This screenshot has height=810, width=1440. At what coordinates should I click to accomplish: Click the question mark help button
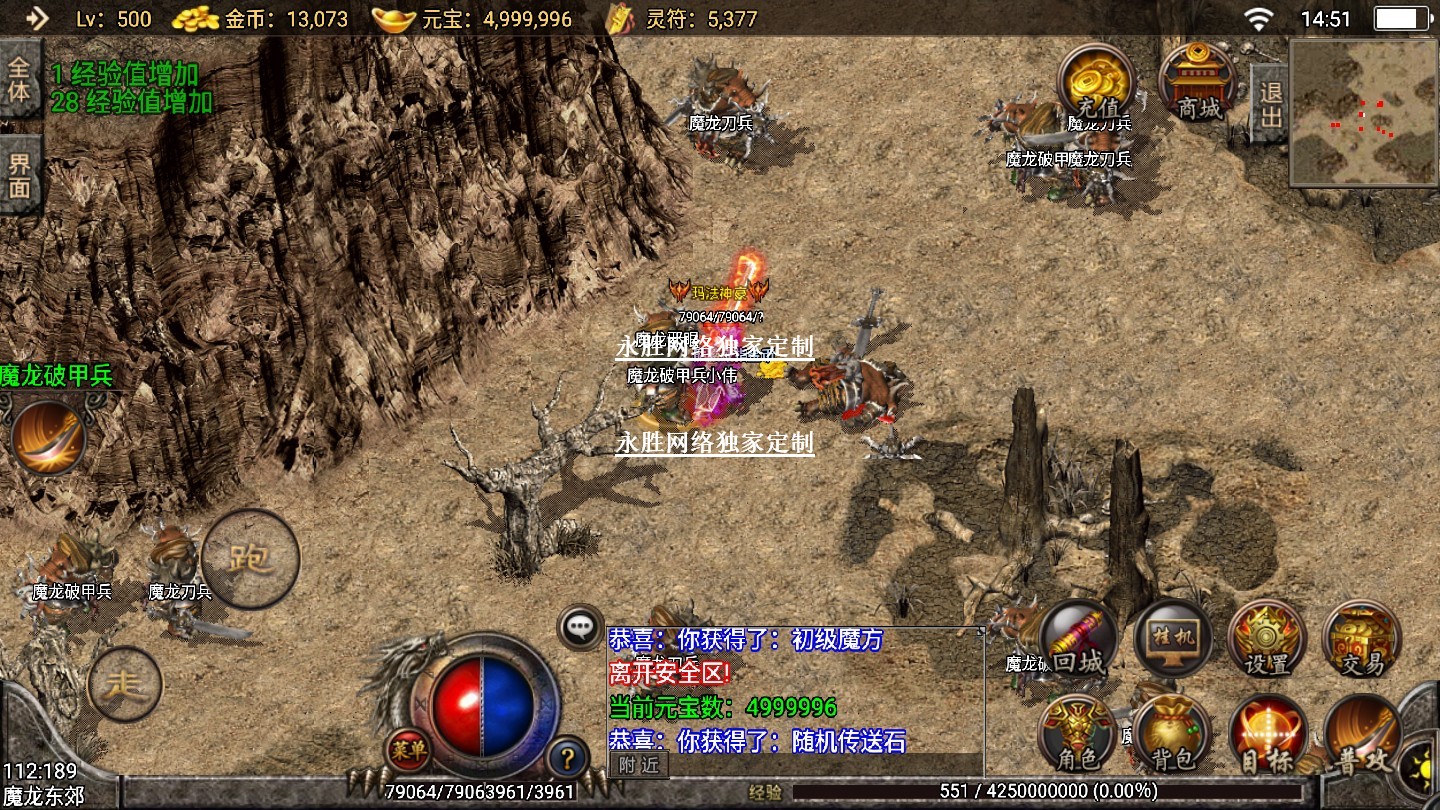point(567,757)
